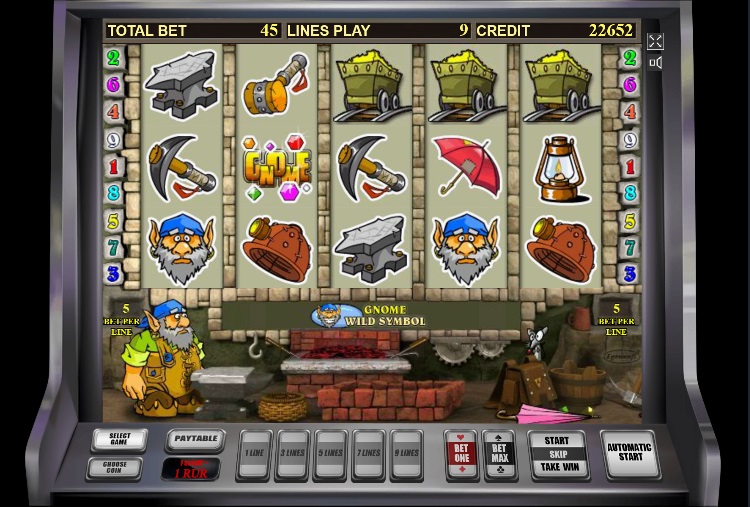Choose the 3 Lines button
This screenshot has height=507, width=750.
pos(292,453)
